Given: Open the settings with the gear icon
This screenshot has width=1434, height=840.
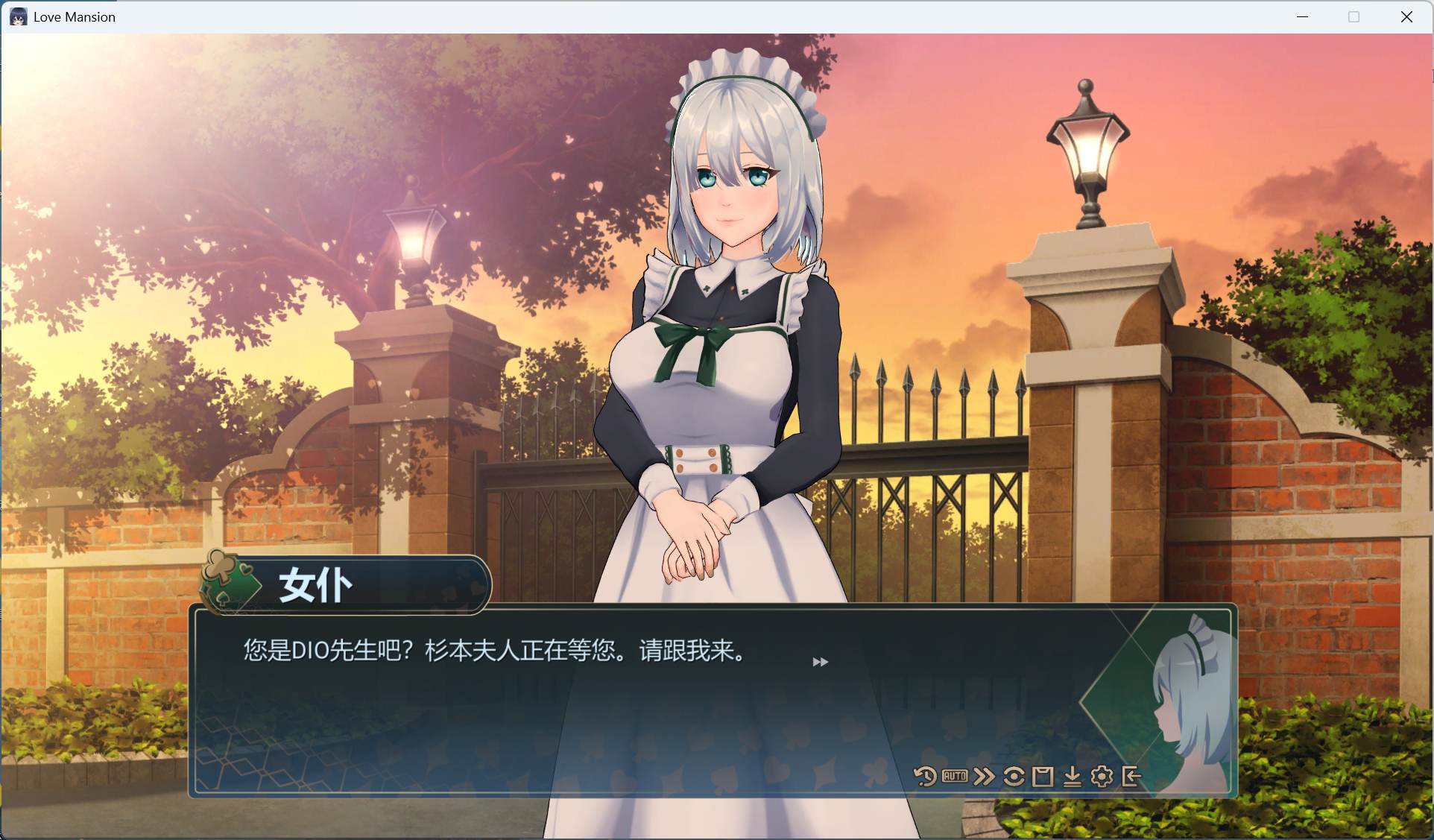Looking at the screenshot, I should pos(1102,776).
